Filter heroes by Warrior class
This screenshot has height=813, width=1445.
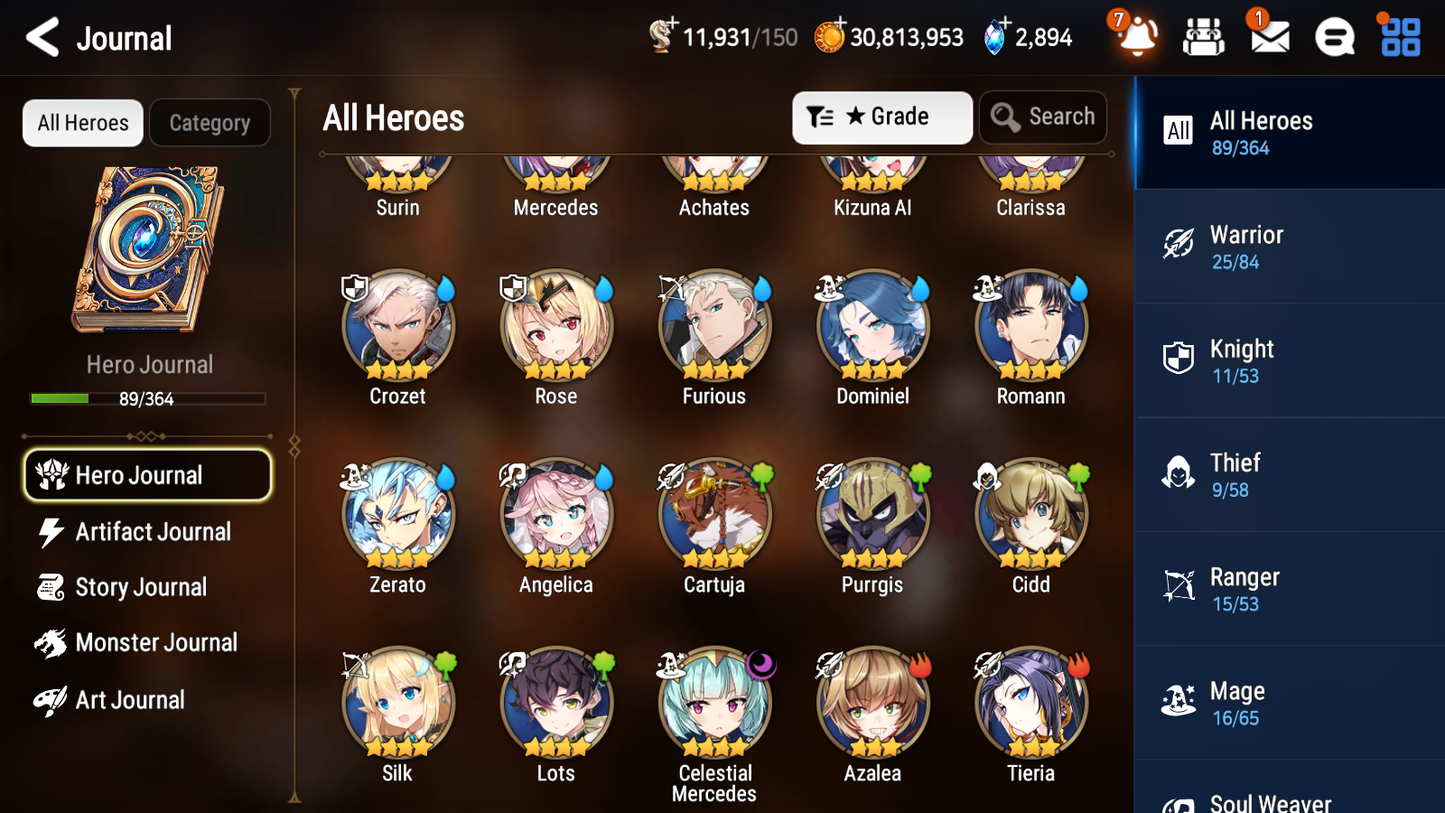1289,246
